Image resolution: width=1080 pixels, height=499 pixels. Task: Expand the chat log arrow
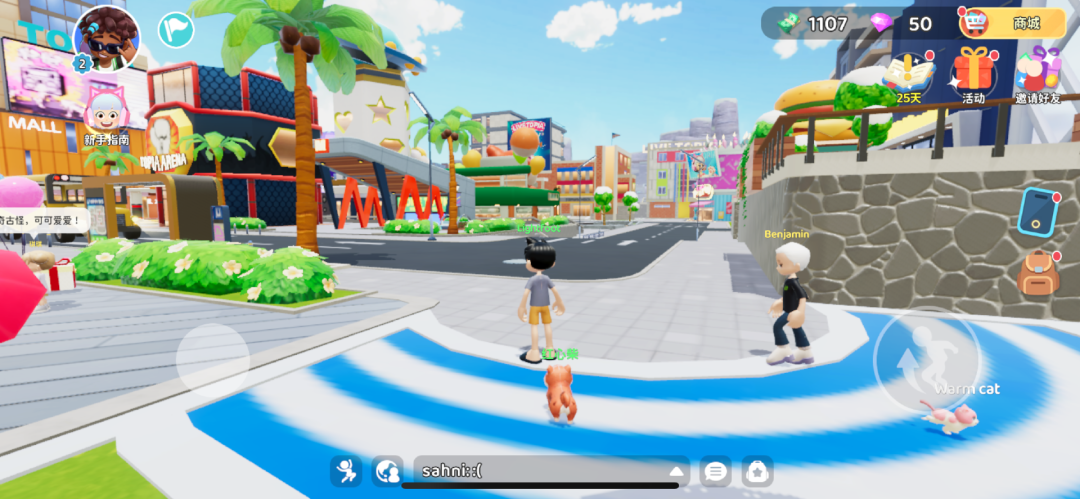pos(677,471)
